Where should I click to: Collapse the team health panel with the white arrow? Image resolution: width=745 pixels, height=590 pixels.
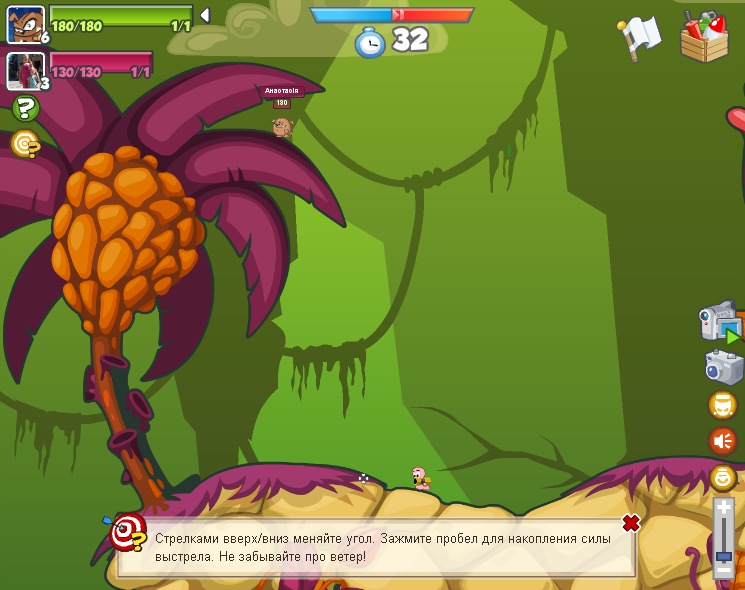click(x=204, y=15)
